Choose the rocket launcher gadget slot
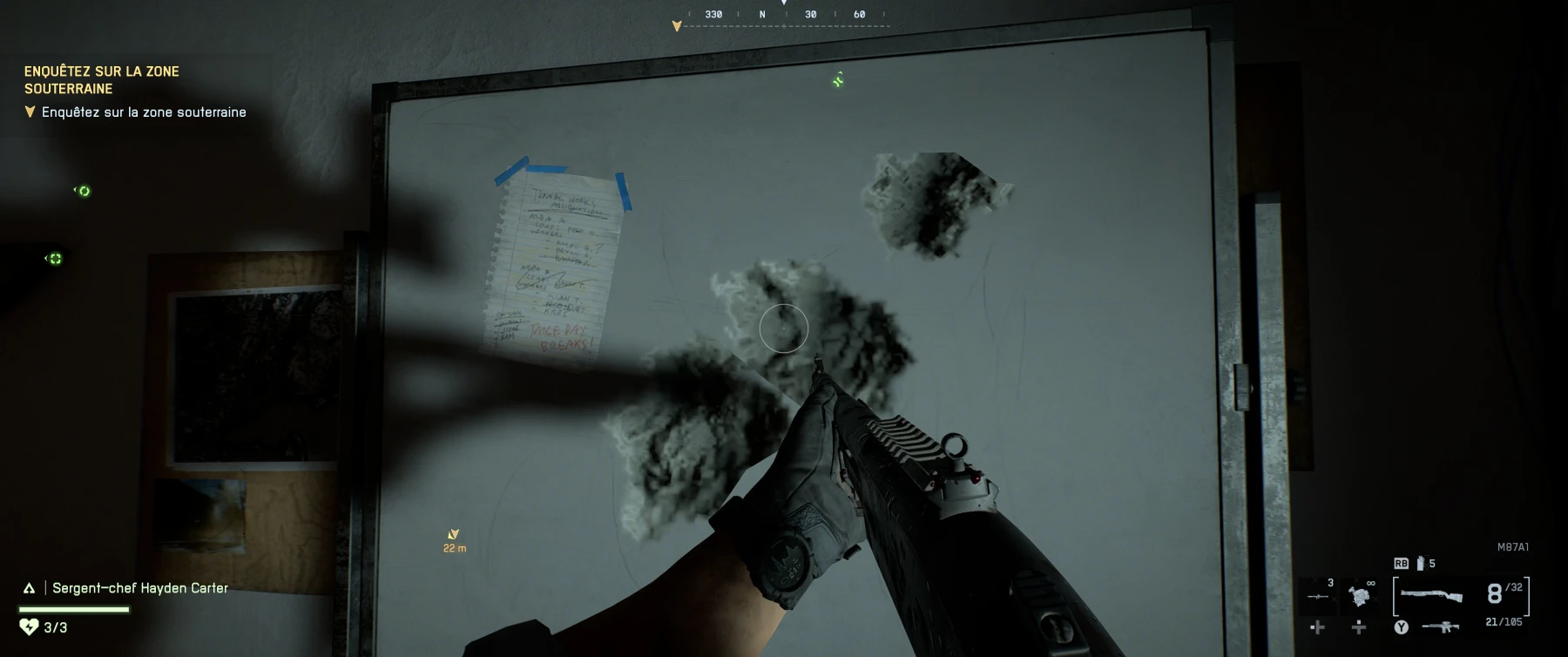The image size is (1568, 657). (x=1317, y=596)
